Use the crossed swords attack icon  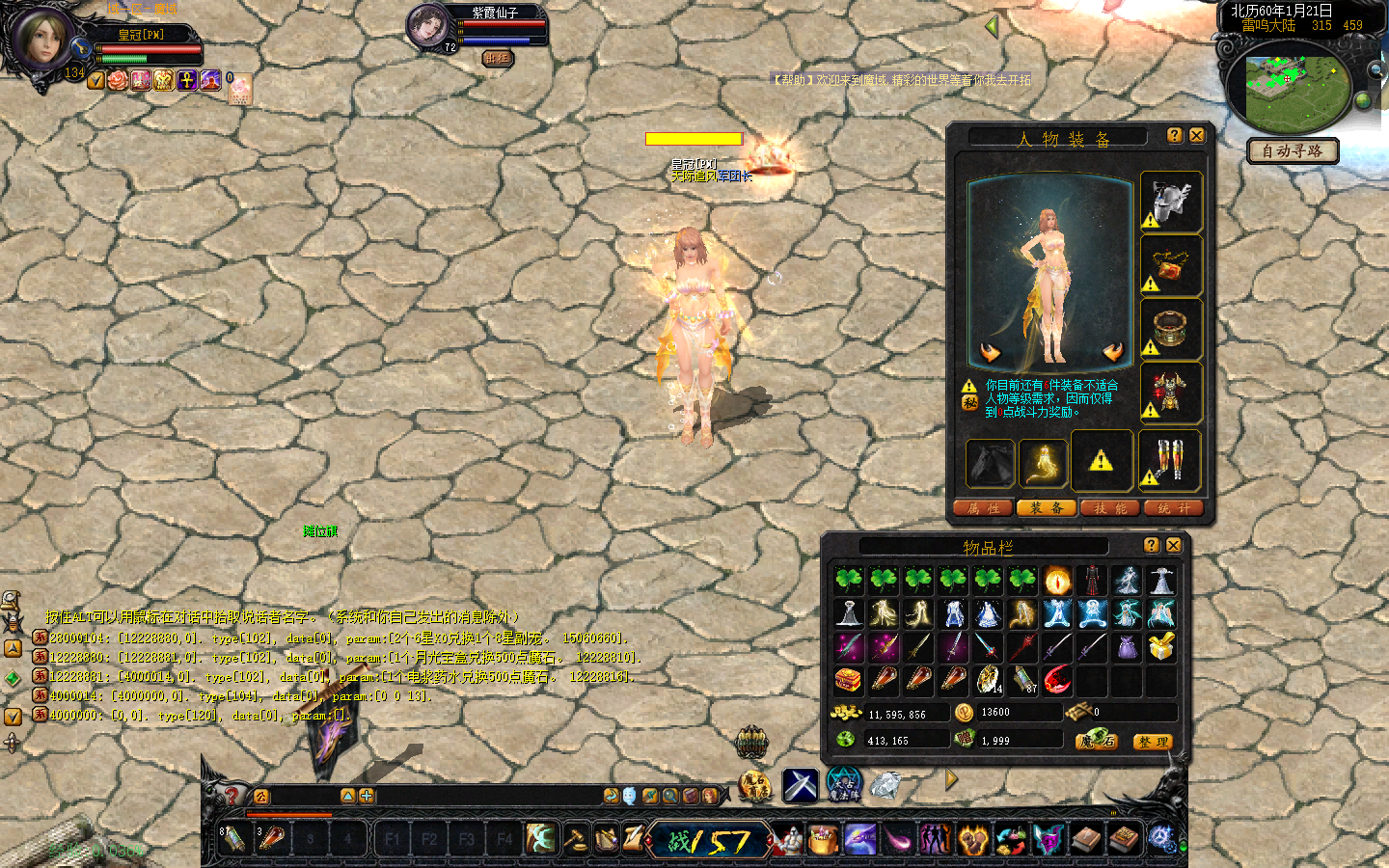[x=800, y=785]
